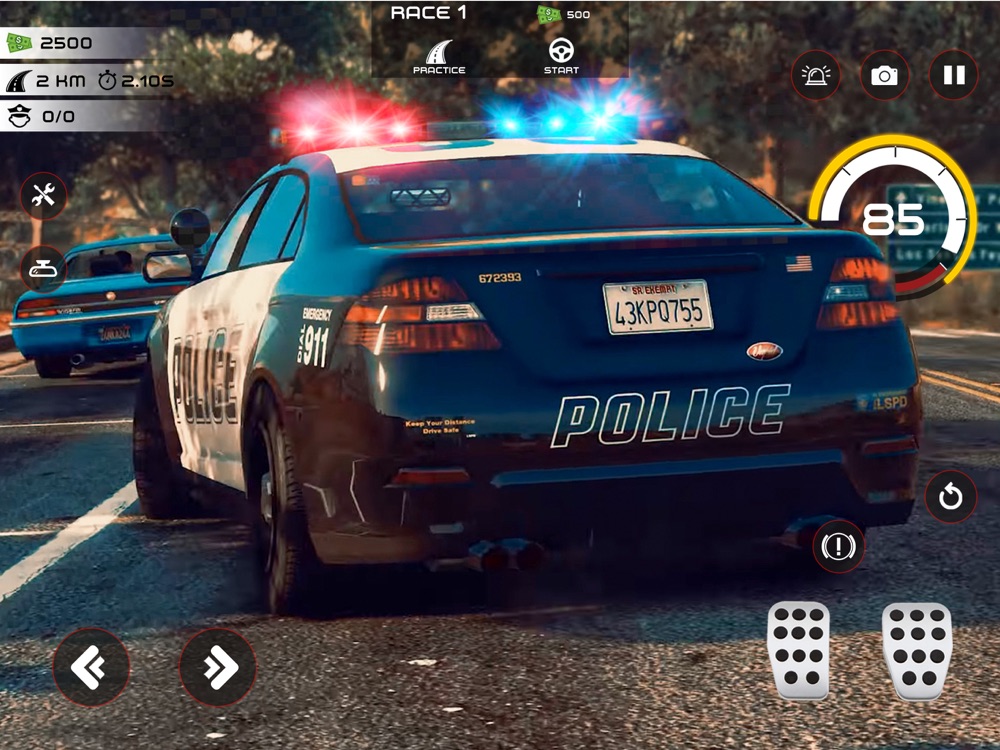Open the camera view button
Viewport: 1000px width, 750px height.
pyautogui.click(x=884, y=76)
